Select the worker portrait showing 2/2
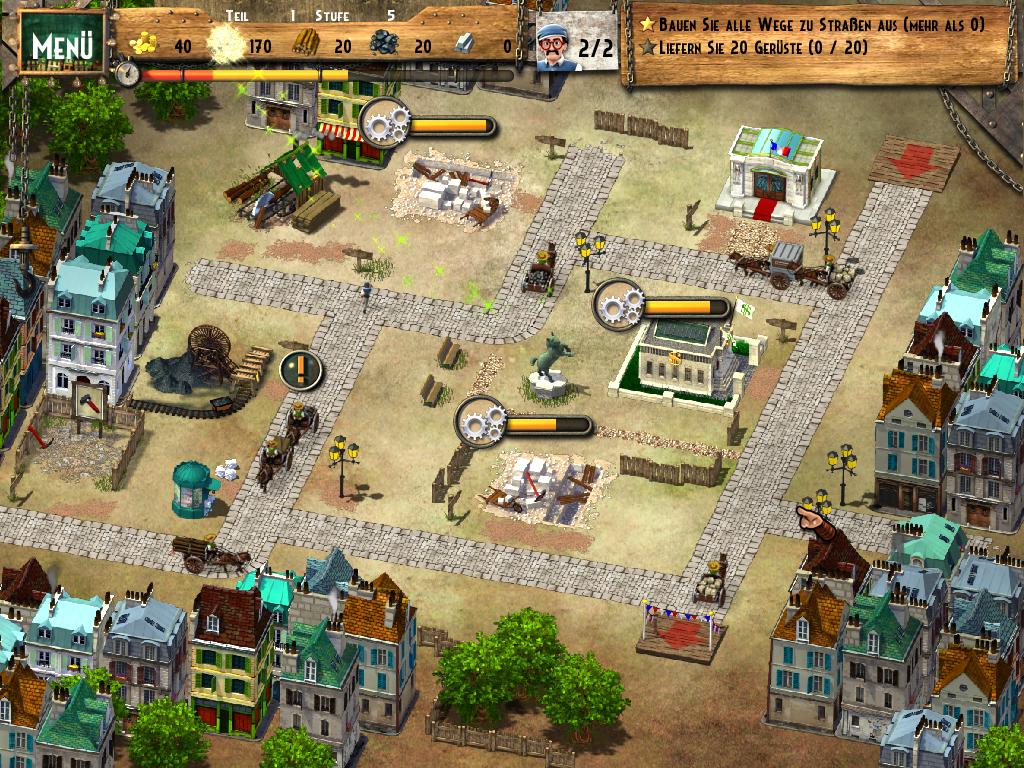1024x768 pixels. pyautogui.click(x=558, y=47)
